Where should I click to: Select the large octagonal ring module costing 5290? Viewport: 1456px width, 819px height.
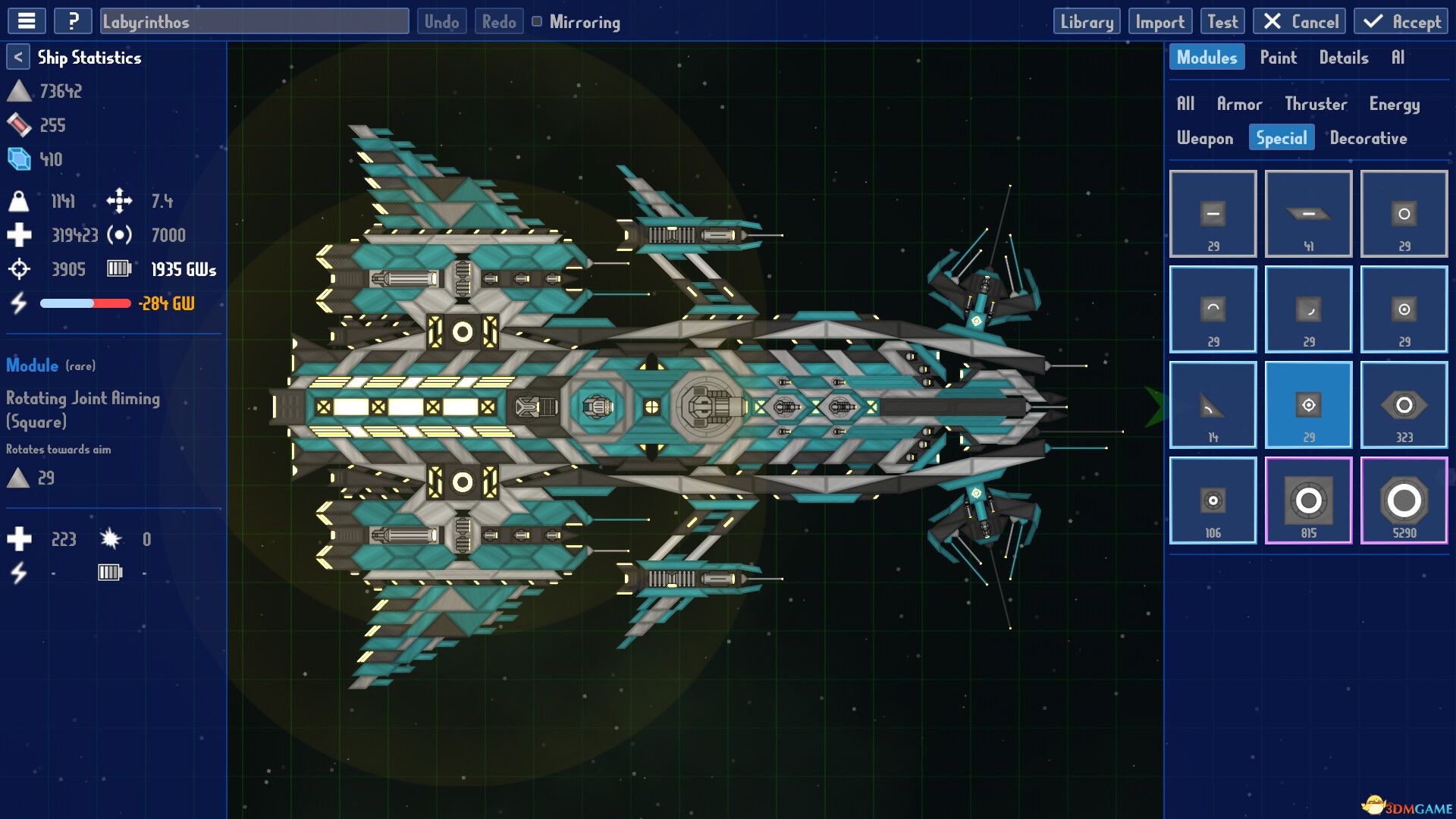pyautogui.click(x=1404, y=500)
